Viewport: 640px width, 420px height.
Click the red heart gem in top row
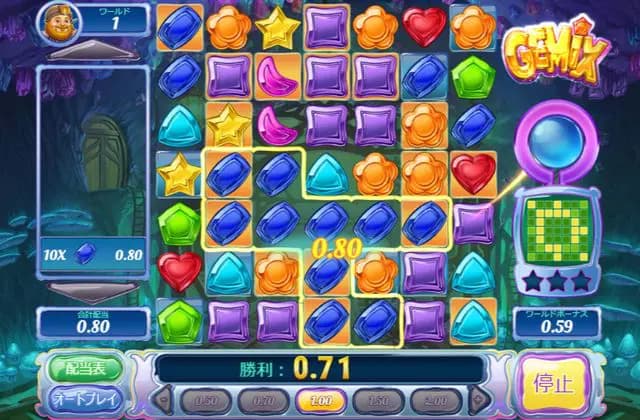point(425,26)
